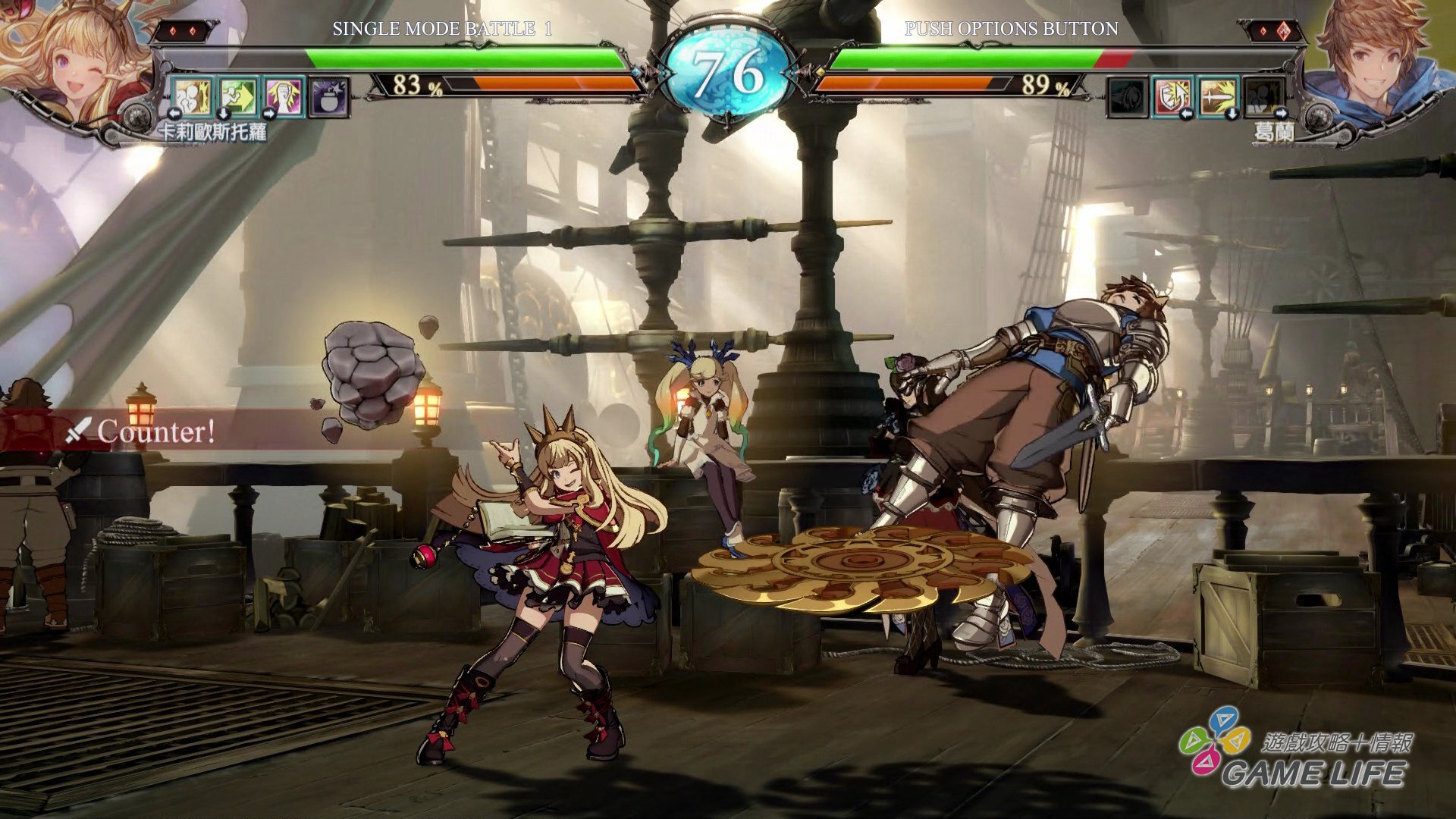Click the 'Counter!' notification banner
This screenshot has height=819, width=1456.
tap(155, 432)
